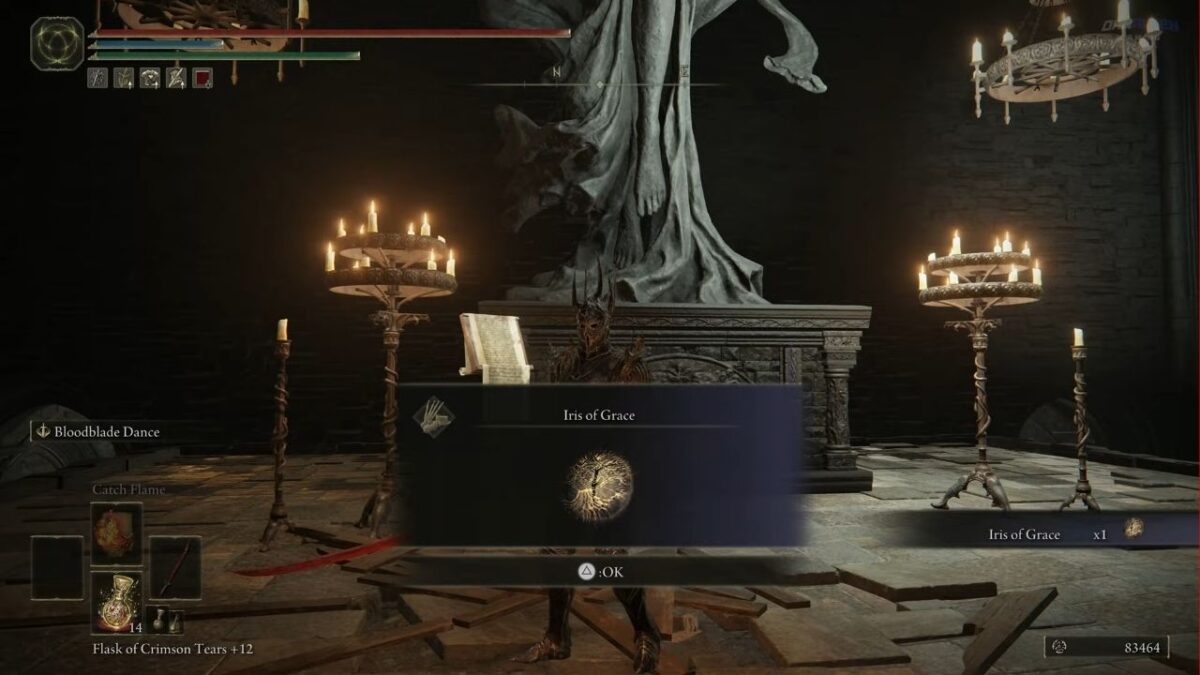Use the Flask of Crimson Tears slot

(x=117, y=603)
